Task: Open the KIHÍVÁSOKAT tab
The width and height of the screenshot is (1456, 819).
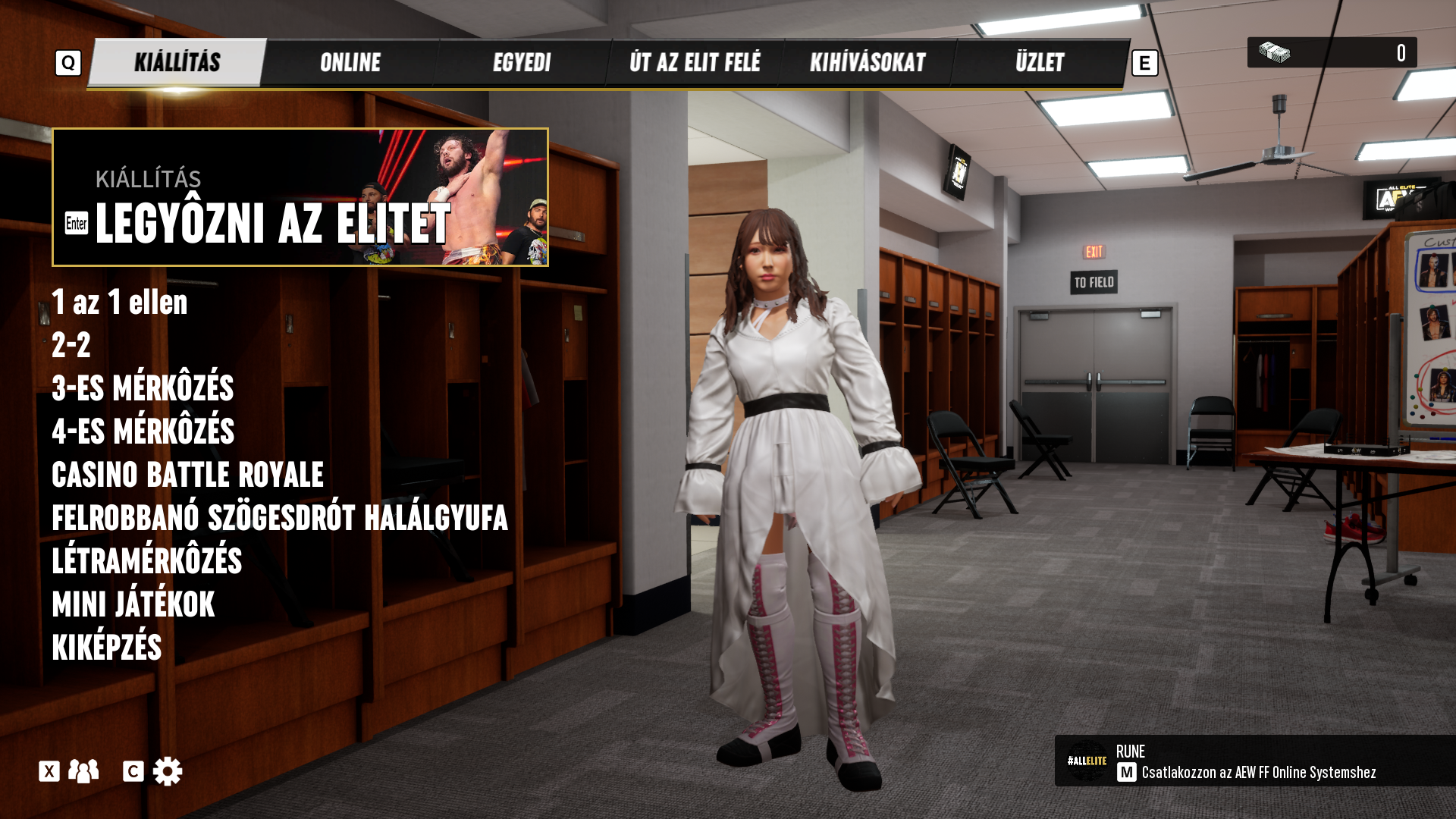Action: click(868, 63)
